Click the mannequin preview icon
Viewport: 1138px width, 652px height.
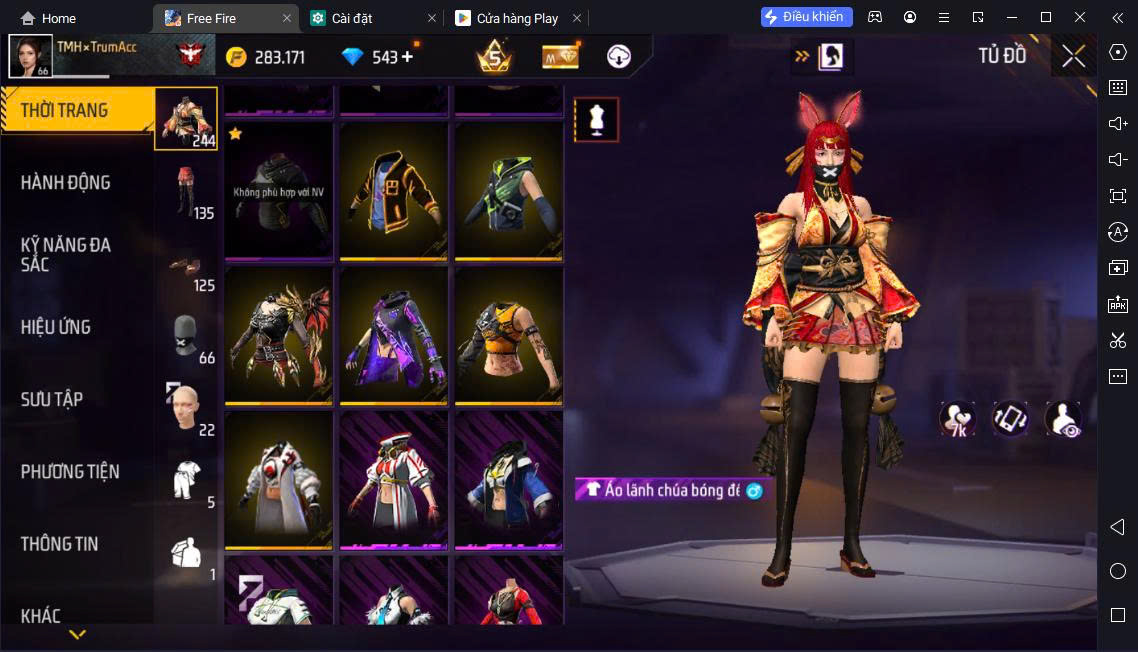596,120
